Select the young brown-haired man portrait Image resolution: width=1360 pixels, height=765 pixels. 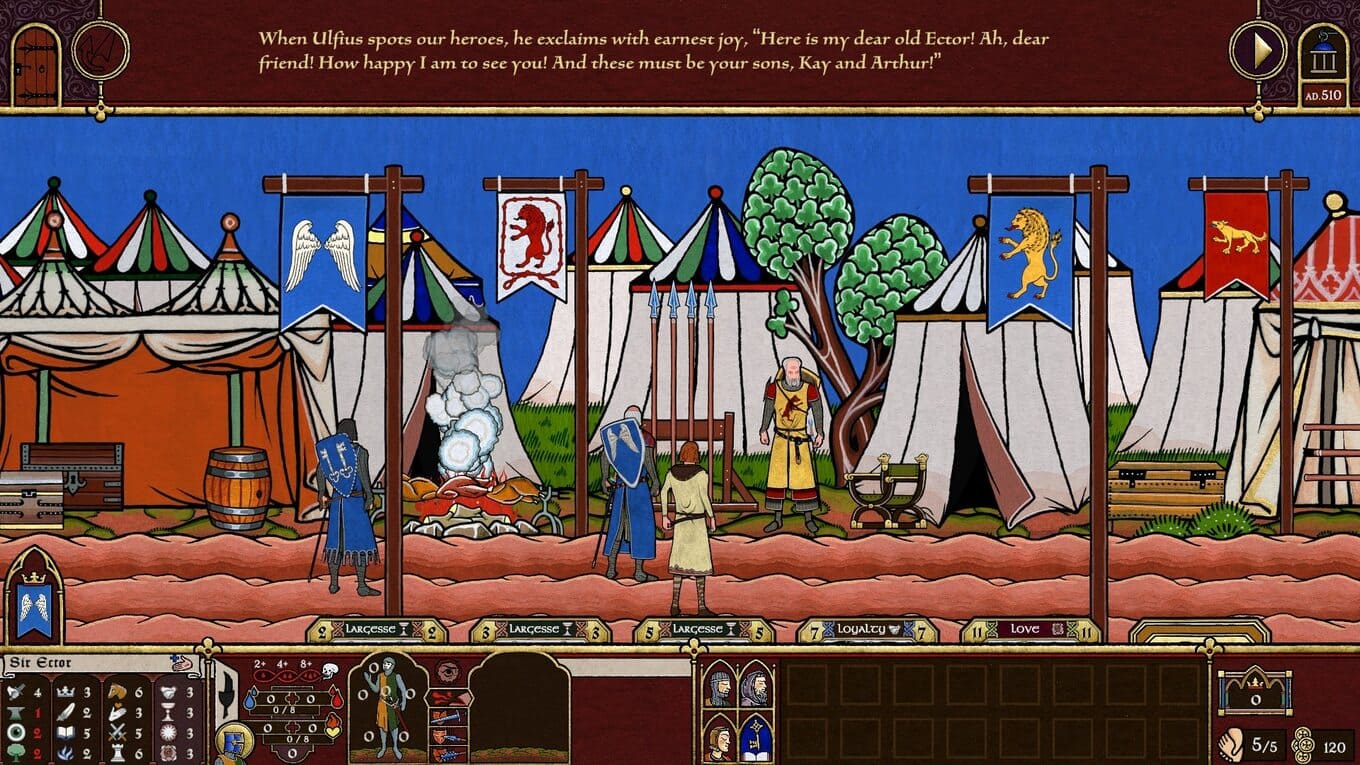[718, 738]
